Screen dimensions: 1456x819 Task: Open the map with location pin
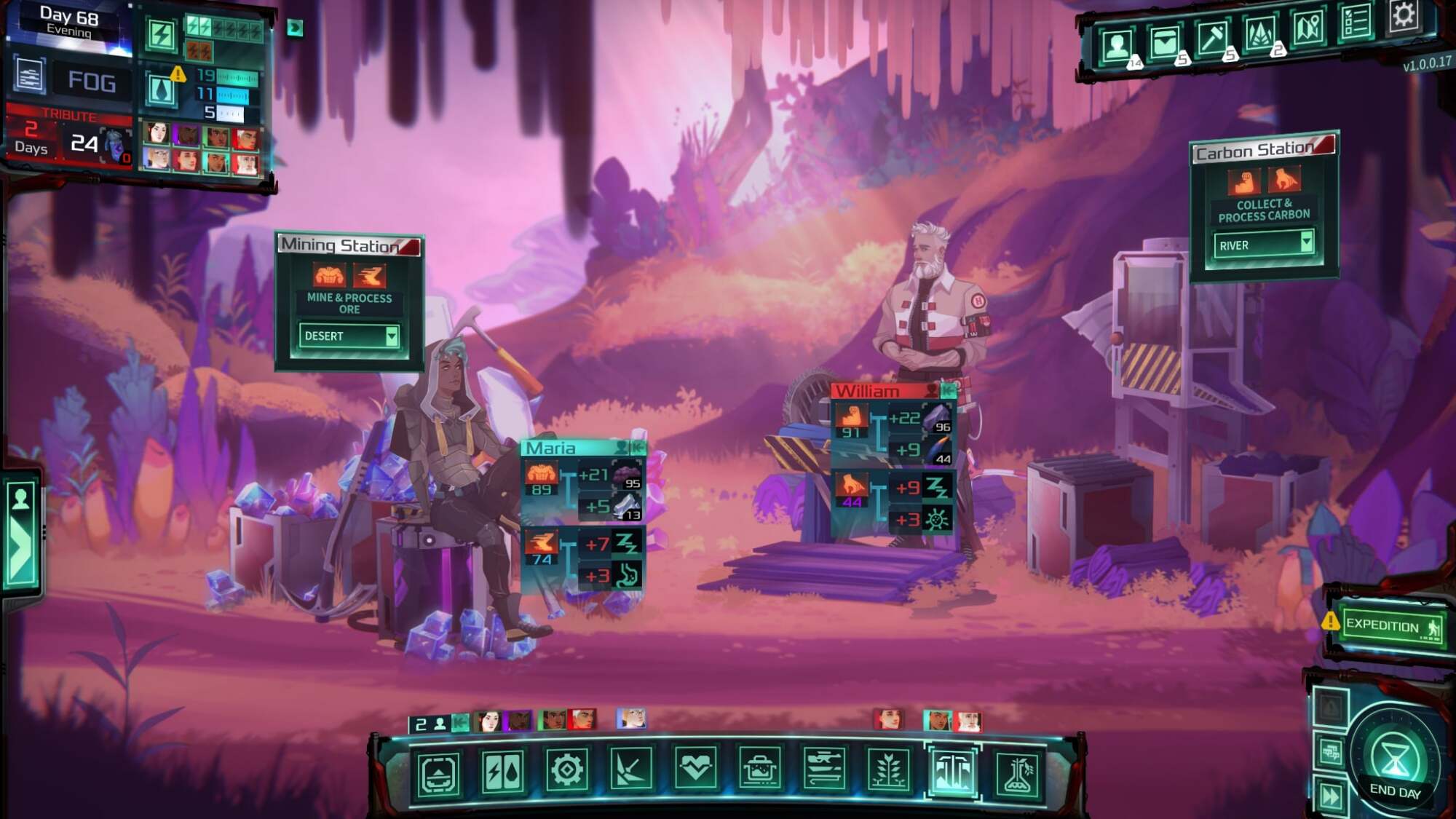click(1308, 29)
